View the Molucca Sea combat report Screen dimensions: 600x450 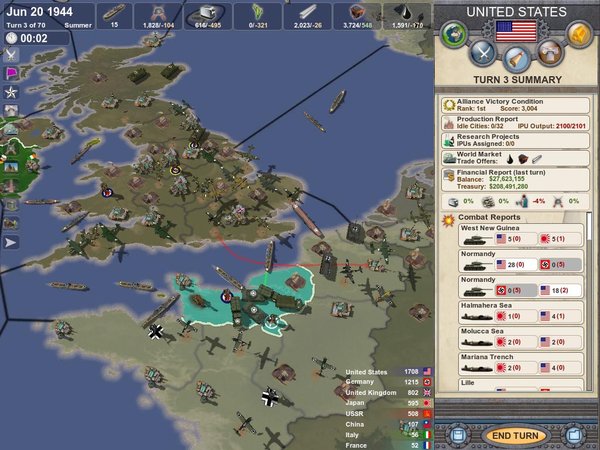510,338
